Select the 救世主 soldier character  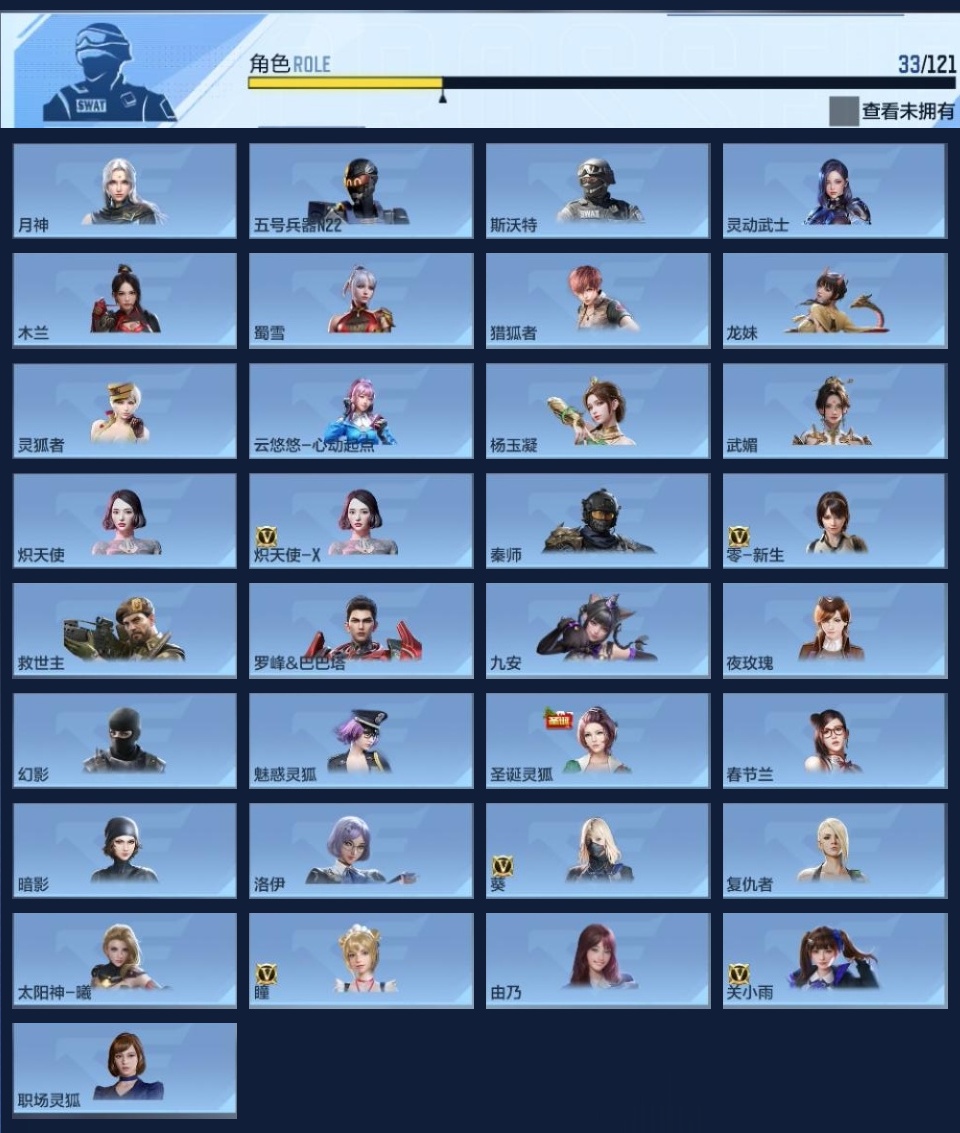pyautogui.click(x=125, y=631)
